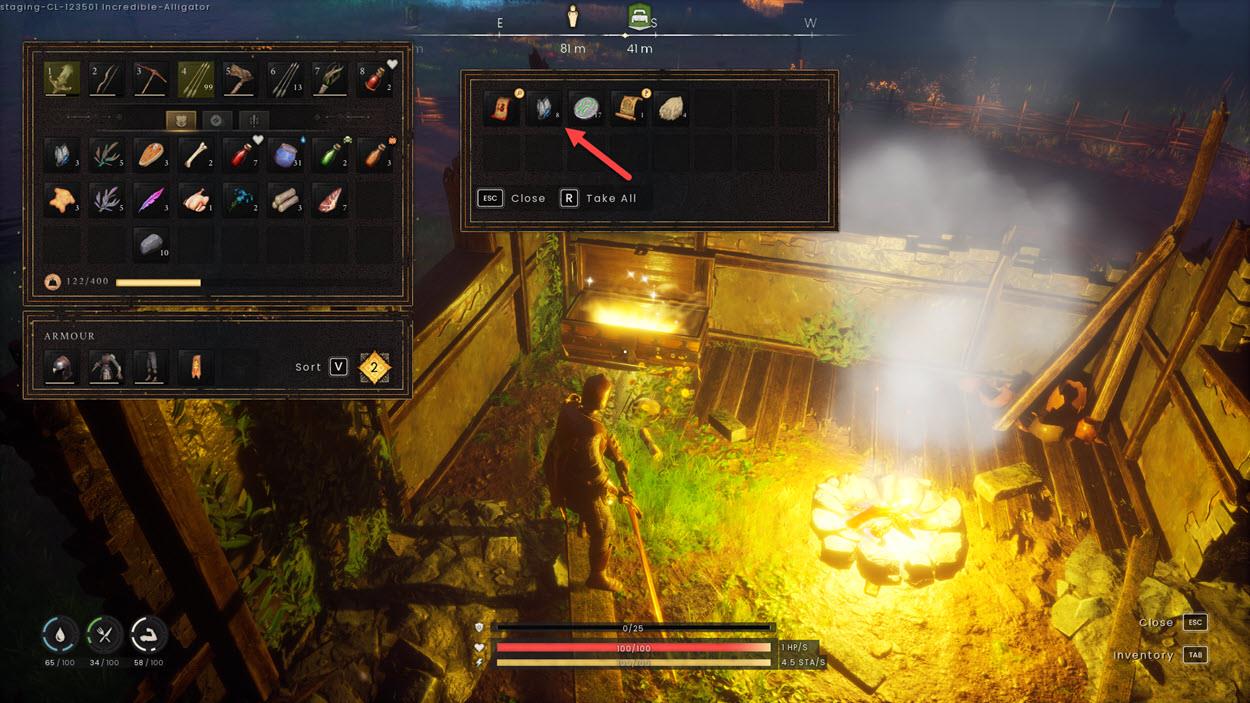Pick up the green rune stone in chest
The width and height of the screenshot is (1250, 703).
[585, 108]
